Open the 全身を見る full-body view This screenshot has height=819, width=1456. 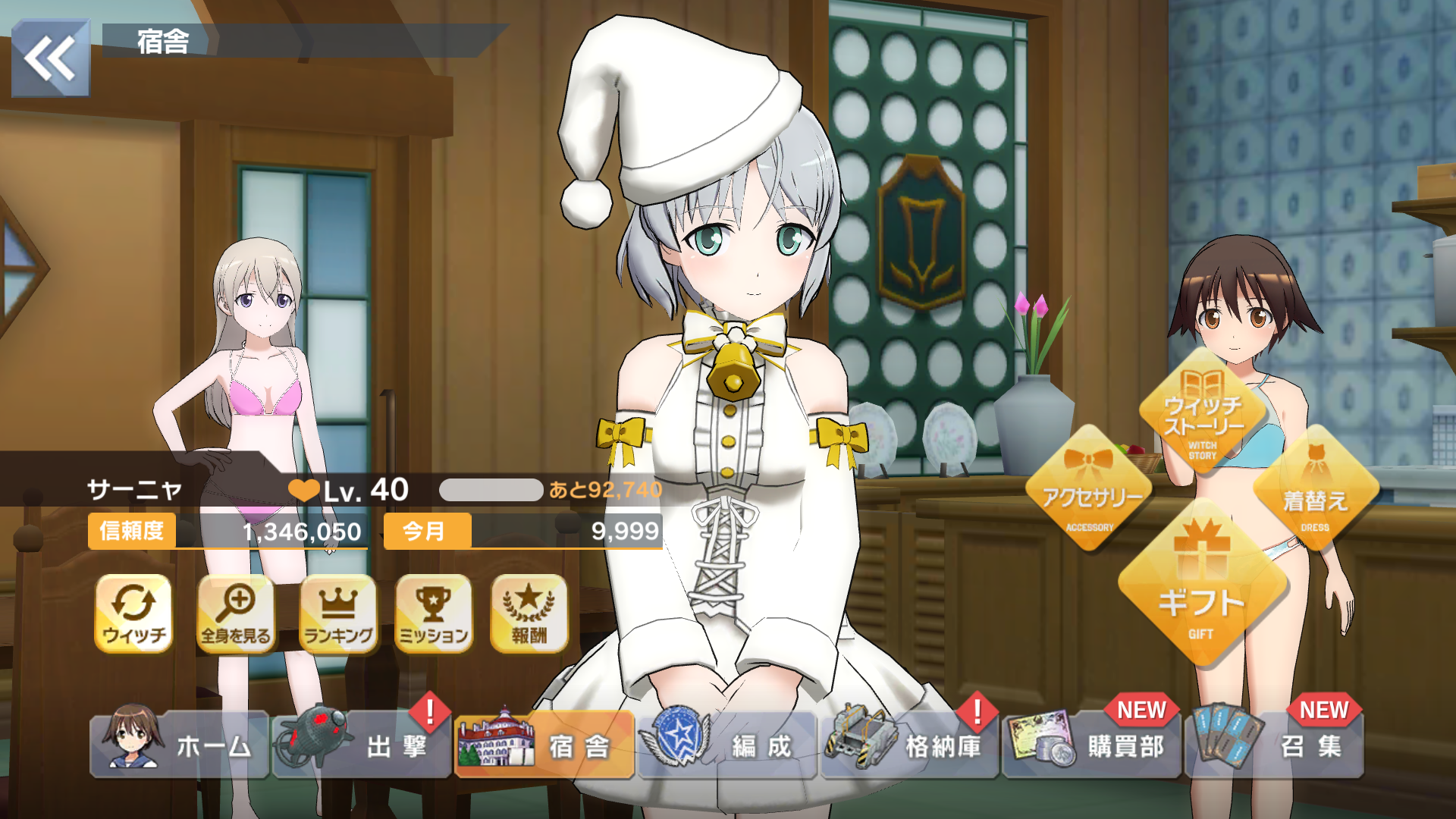coord(236,613)
